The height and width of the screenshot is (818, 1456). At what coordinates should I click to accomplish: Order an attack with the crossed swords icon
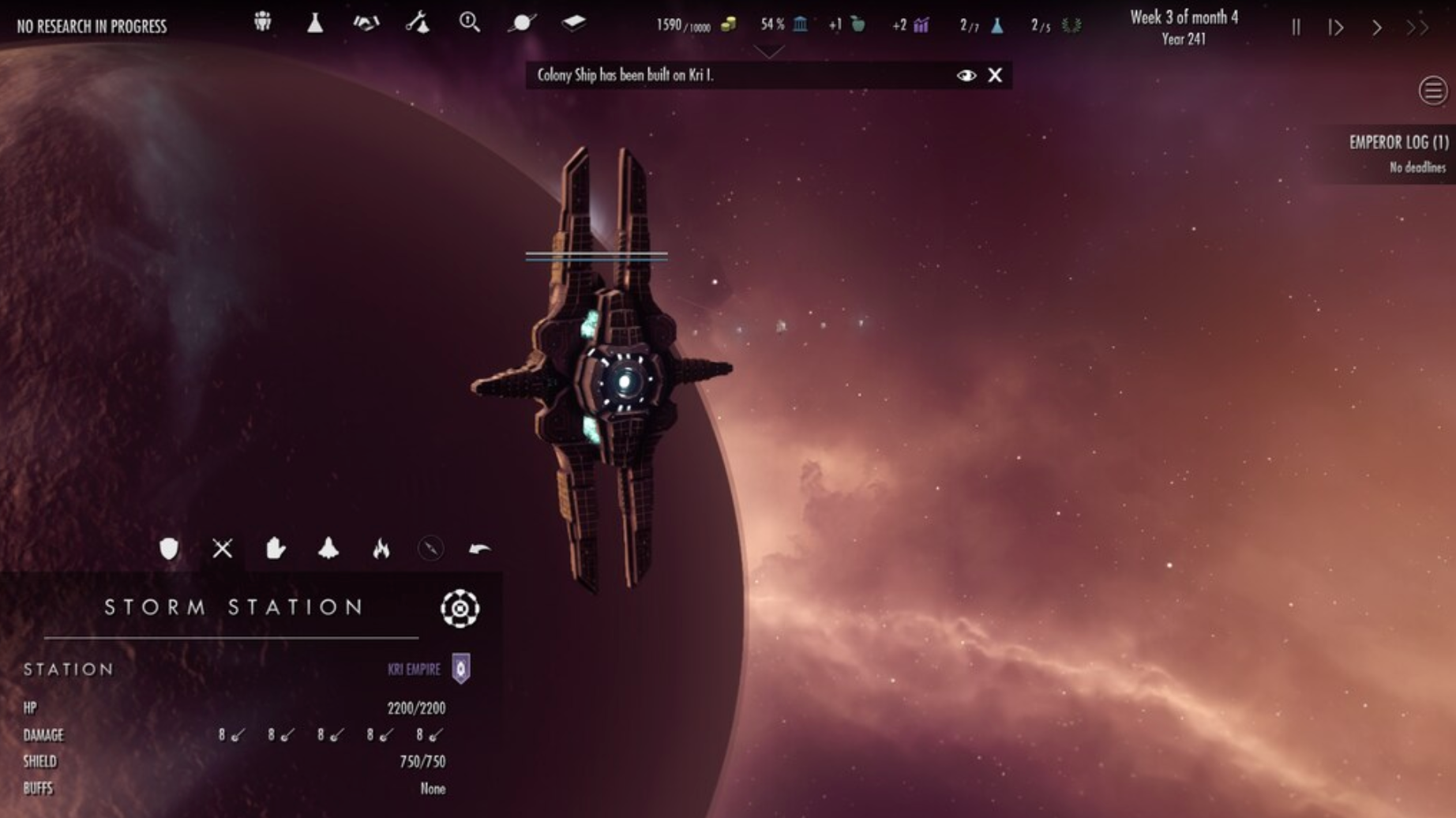point(222,549)
